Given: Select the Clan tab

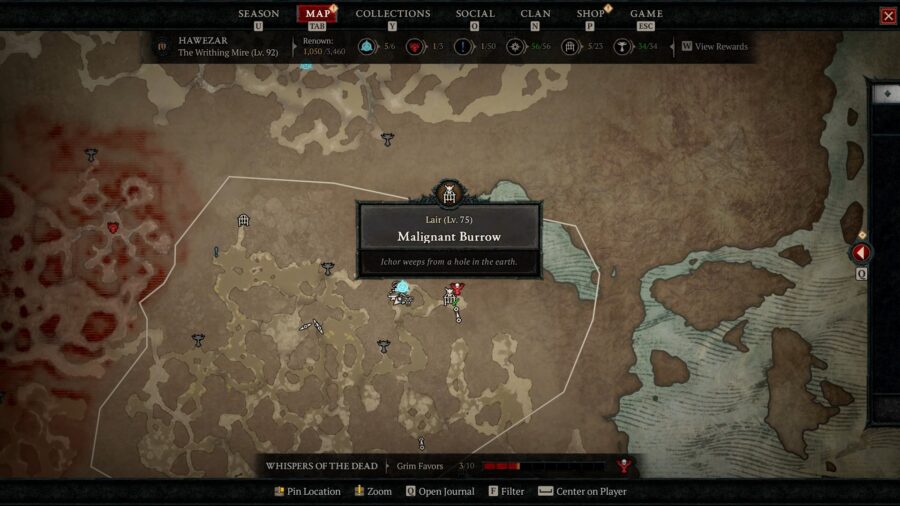Looking at the screenshot, I should 535,14.
